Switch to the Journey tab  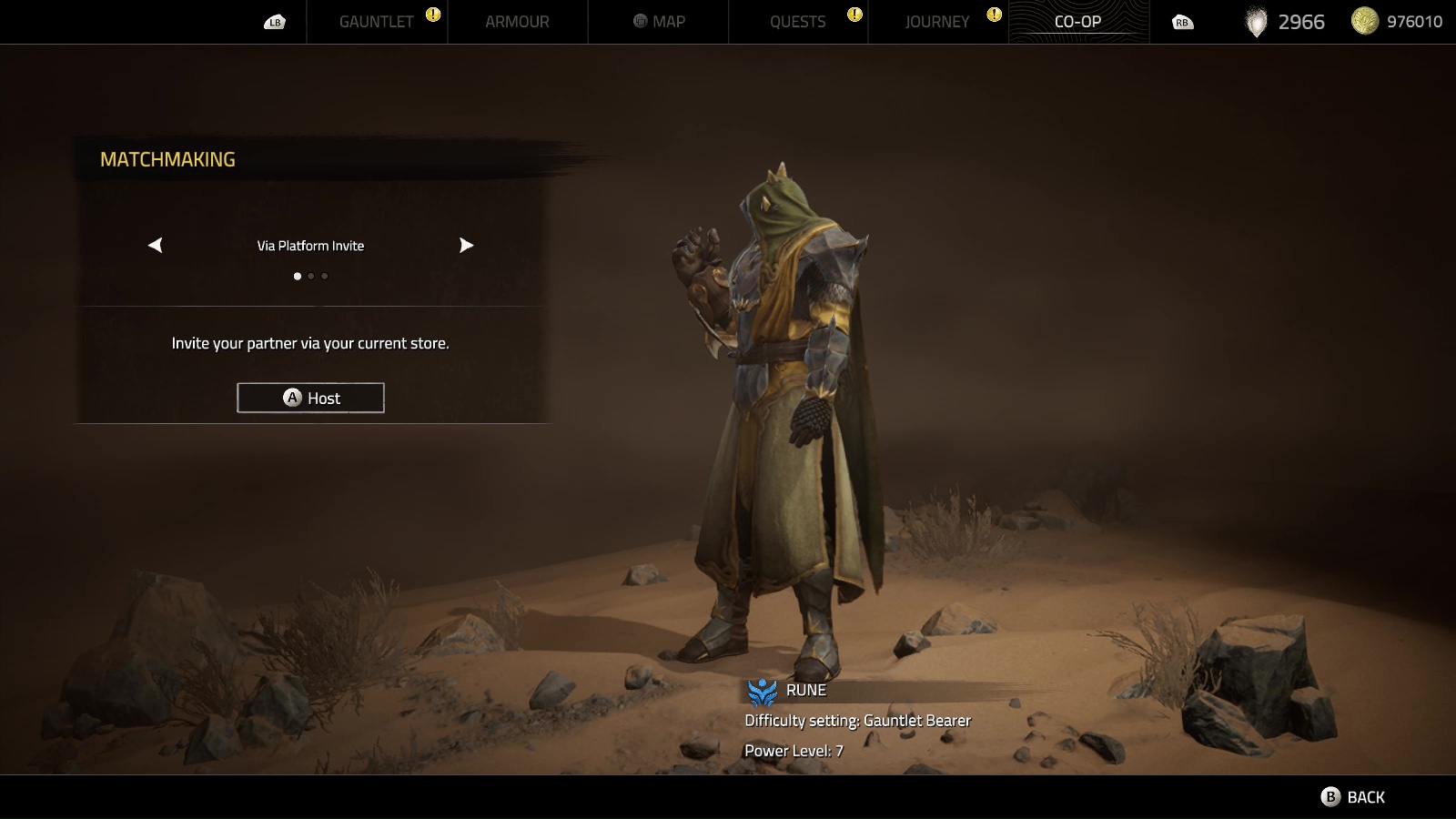coord(937,22)
